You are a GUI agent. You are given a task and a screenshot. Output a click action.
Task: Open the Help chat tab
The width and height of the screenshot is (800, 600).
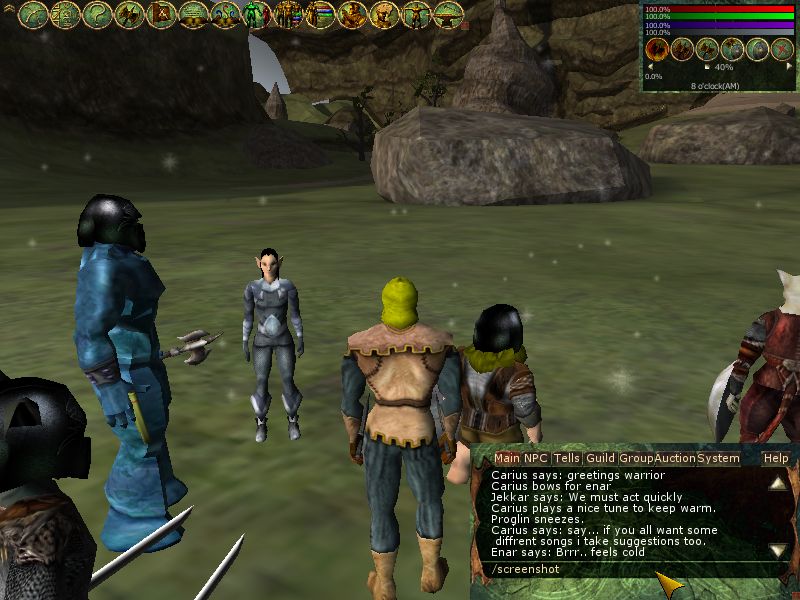[776, 458]
